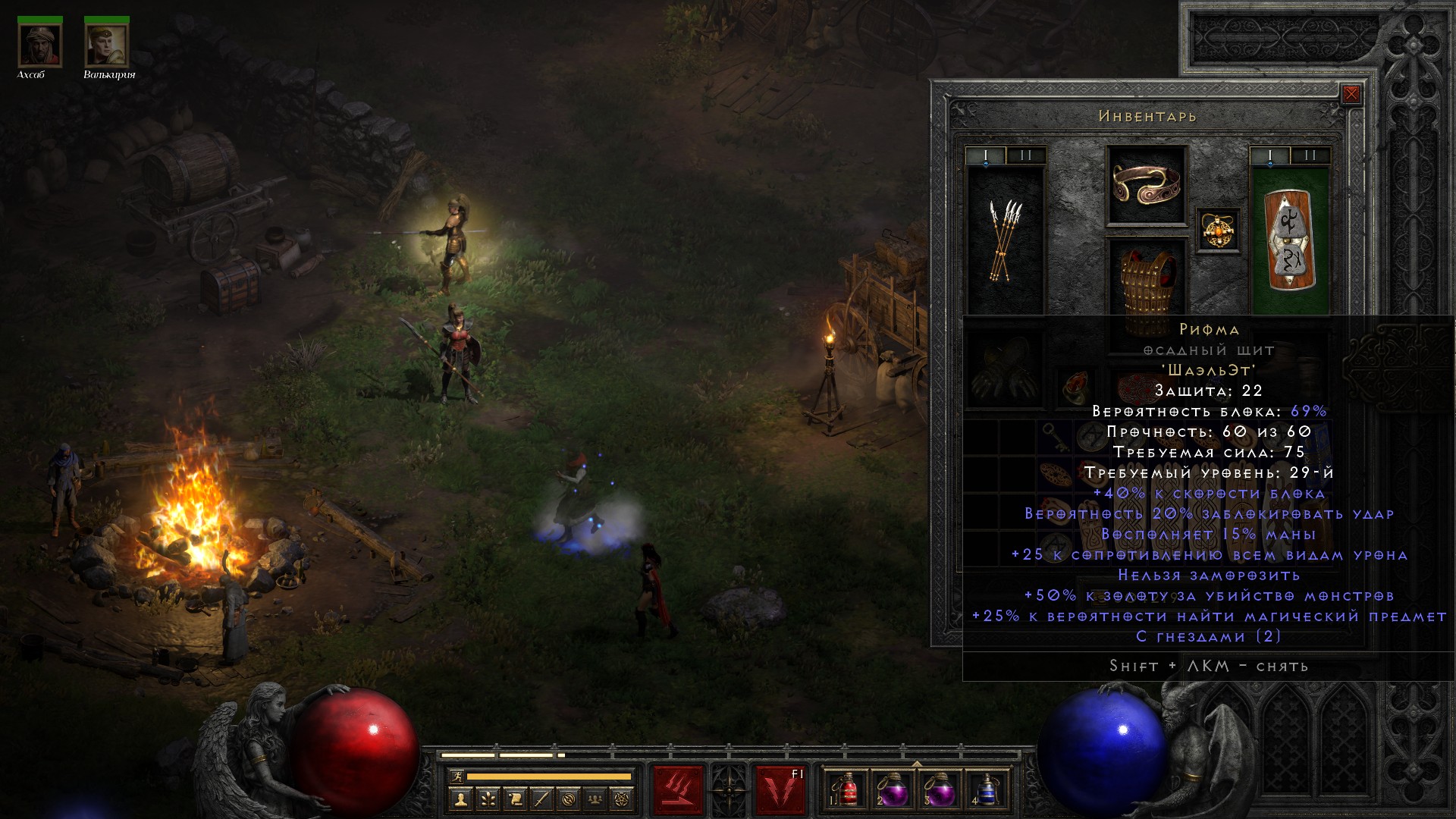The width and height of the screenshot is (1456, 819).
Task: Click the sword icon in the mini menu
Action: click(x=541, y=799)
